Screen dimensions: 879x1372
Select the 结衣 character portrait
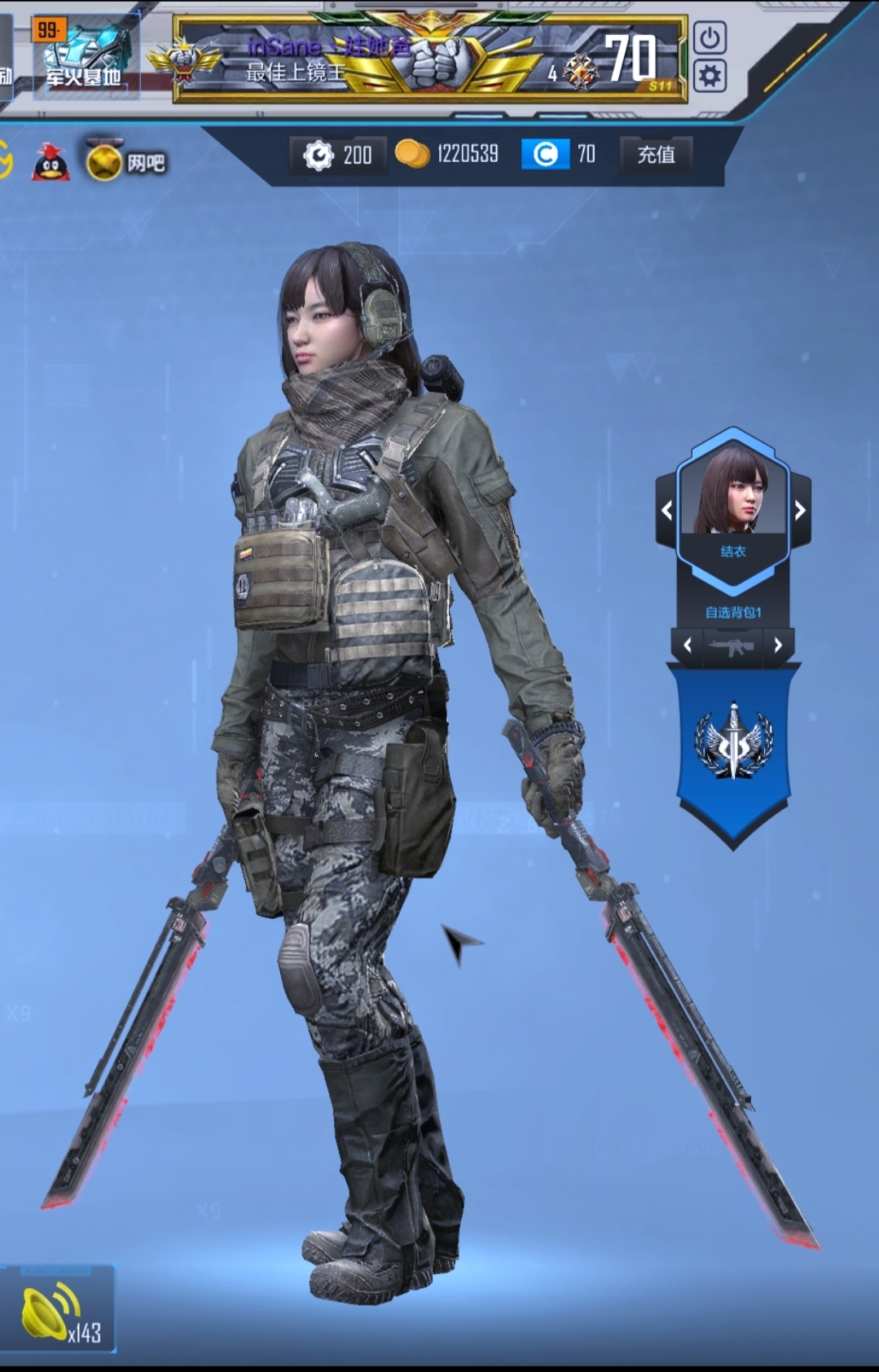tap(733, 495)
